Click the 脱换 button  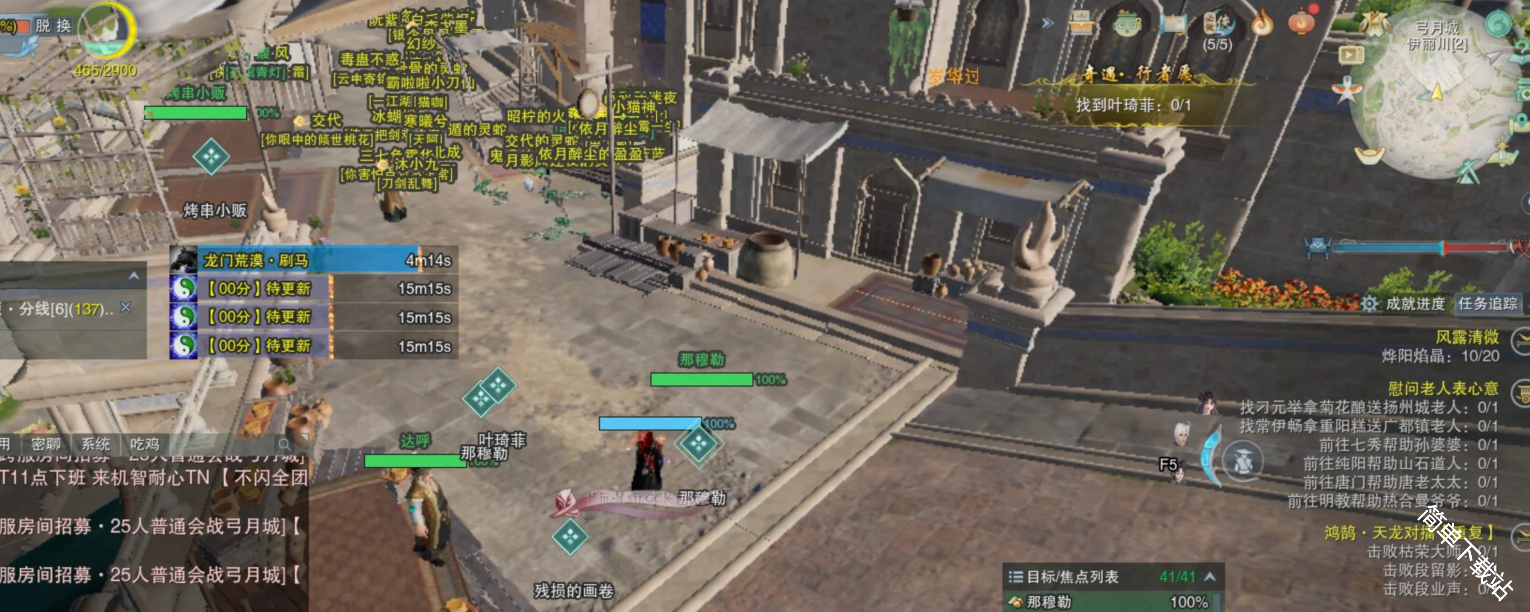(52, 26)
